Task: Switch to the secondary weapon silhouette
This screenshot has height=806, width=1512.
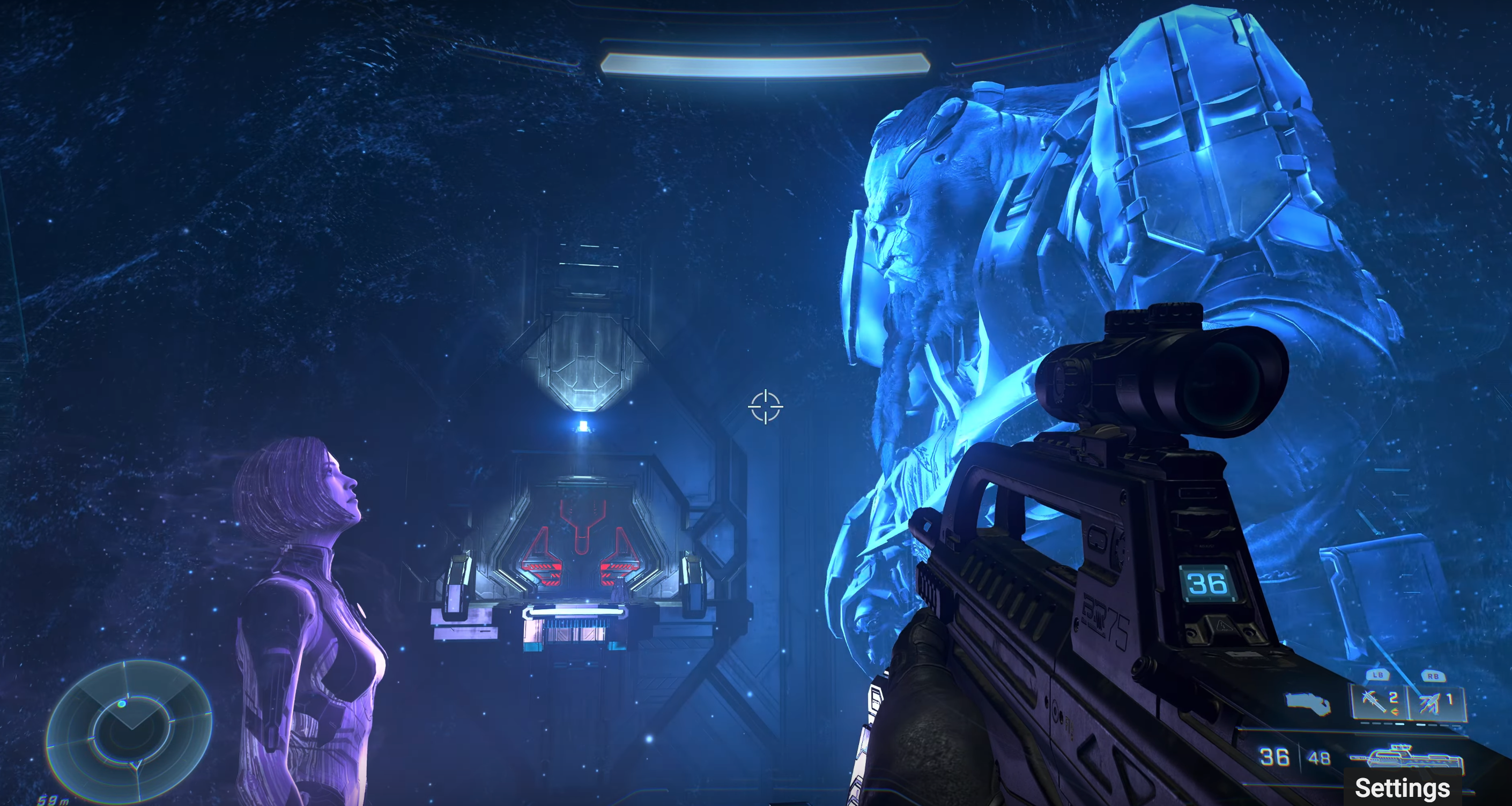Action: point(1308,703)
